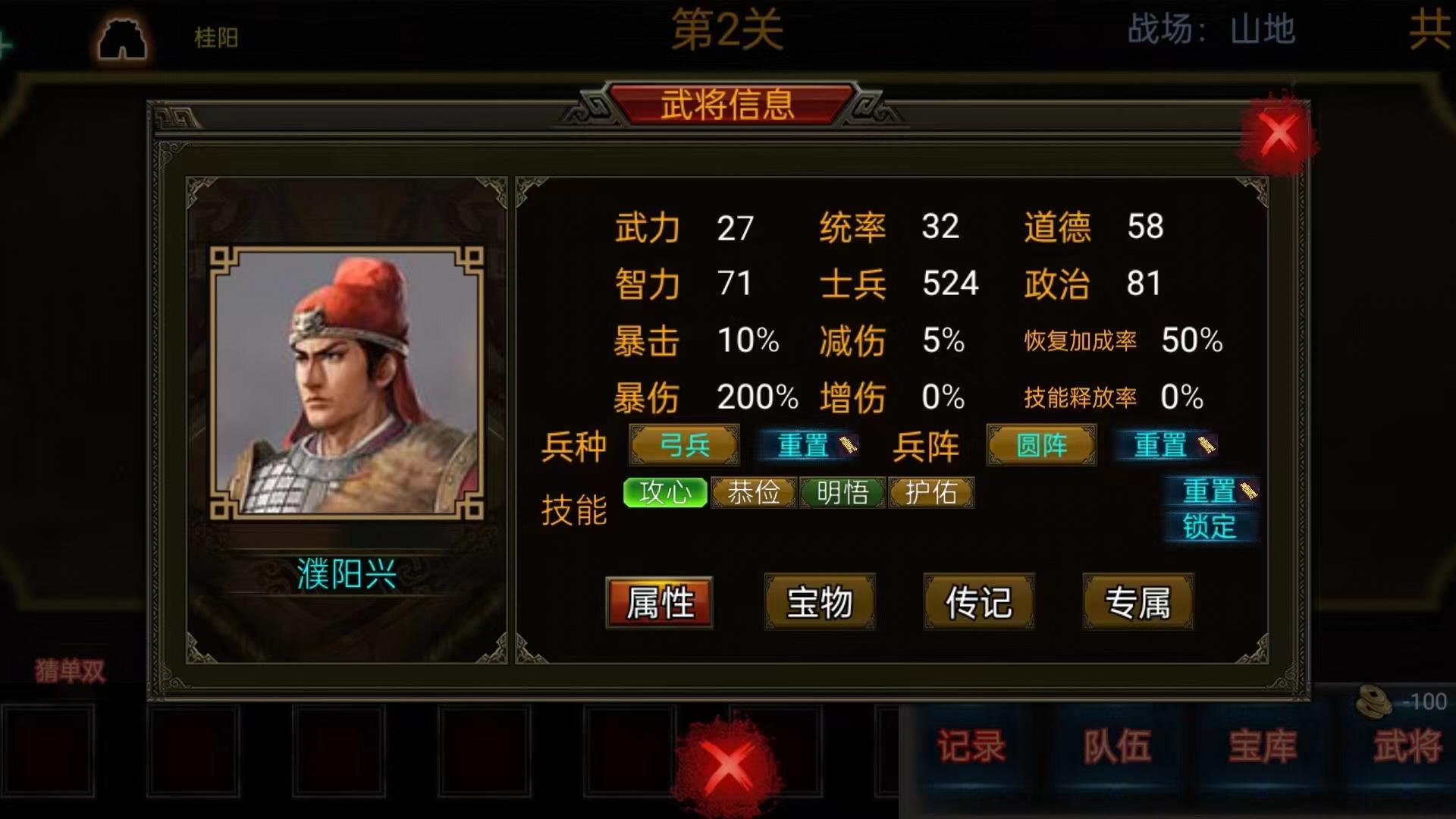Open the 队伍 menu
Viewport: 1456px width, 819px height.
click(1117, 746)
